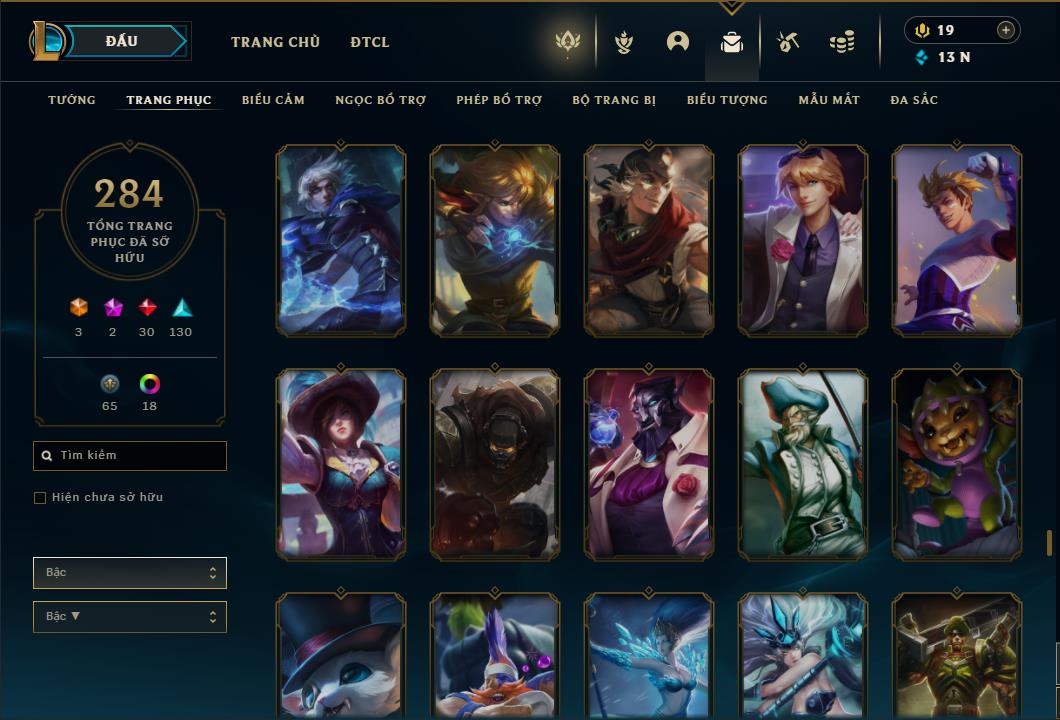This screenshot has width=1060, height=720.
Task: Open the ĐTCL game mode page
Action: coord(370,42)
